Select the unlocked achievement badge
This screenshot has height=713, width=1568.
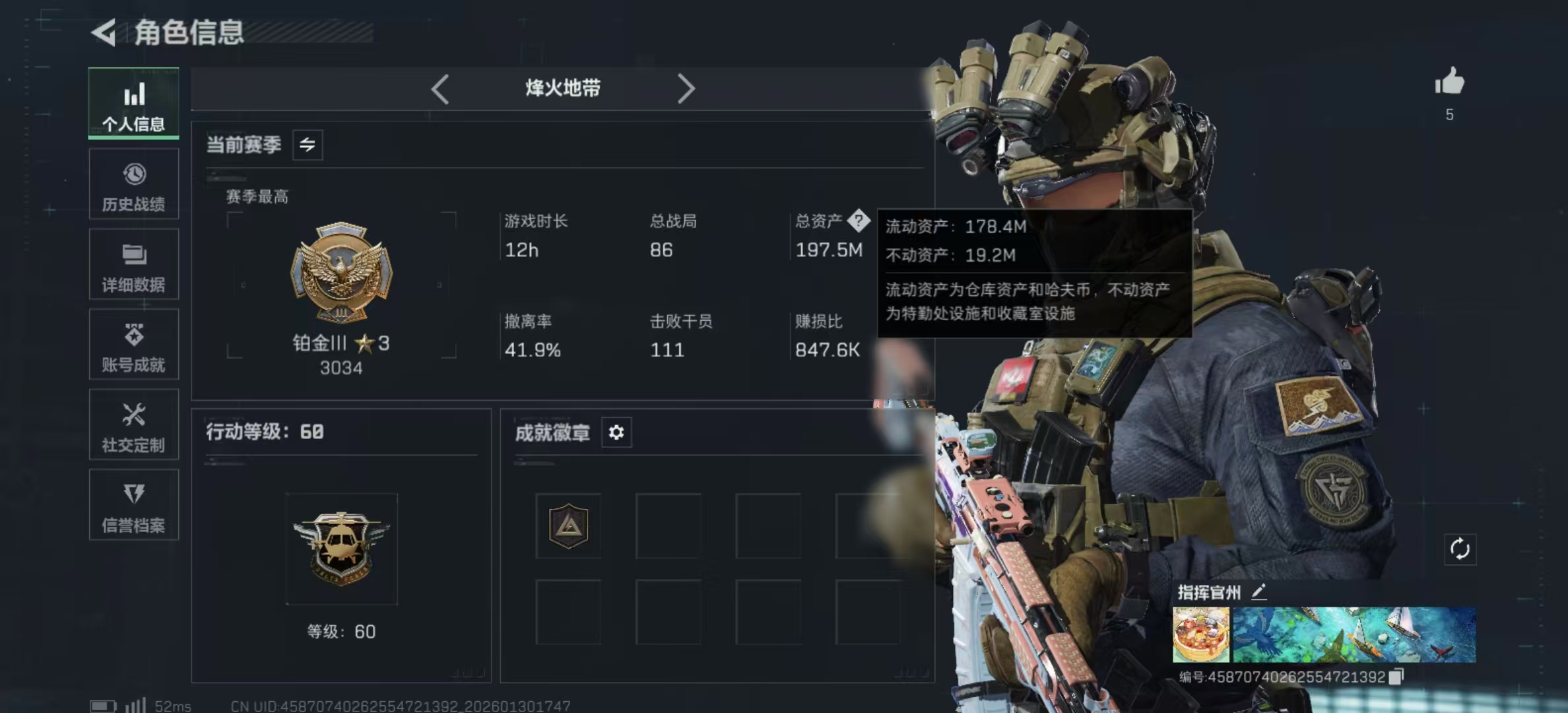(568, 526)
